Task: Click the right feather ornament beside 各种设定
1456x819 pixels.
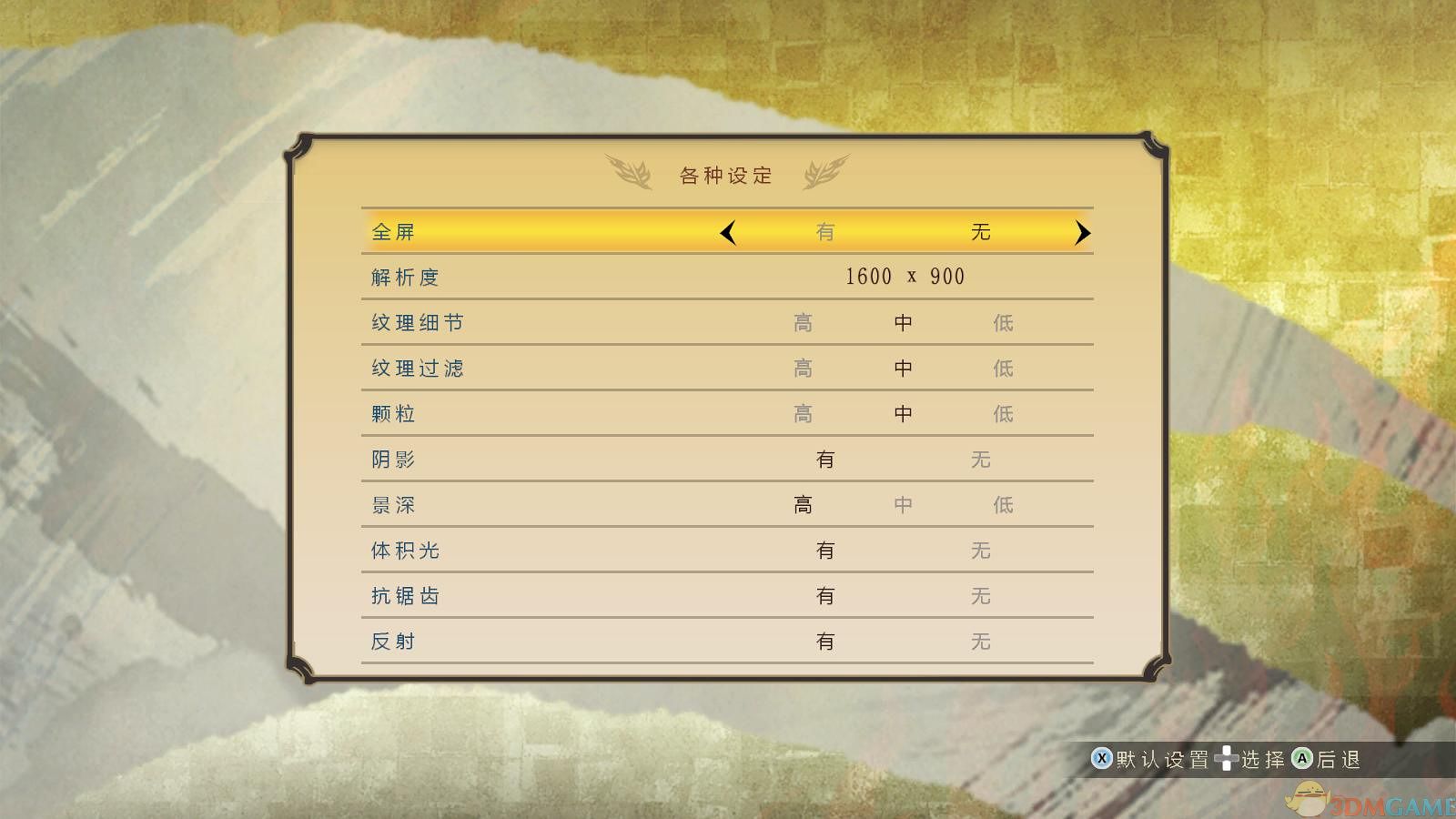Action: point(826,171)
